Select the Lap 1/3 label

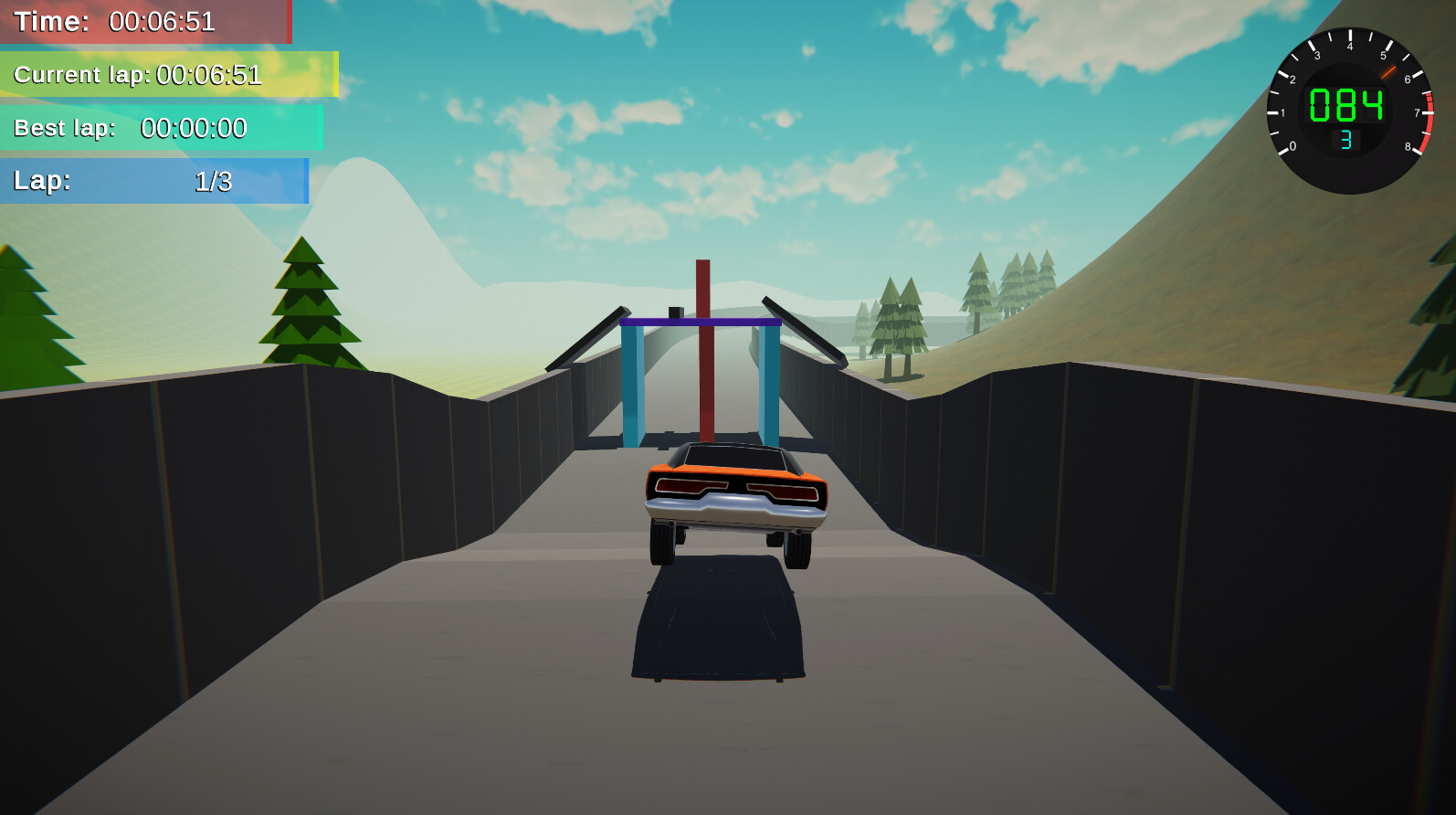tap(213, 182)
